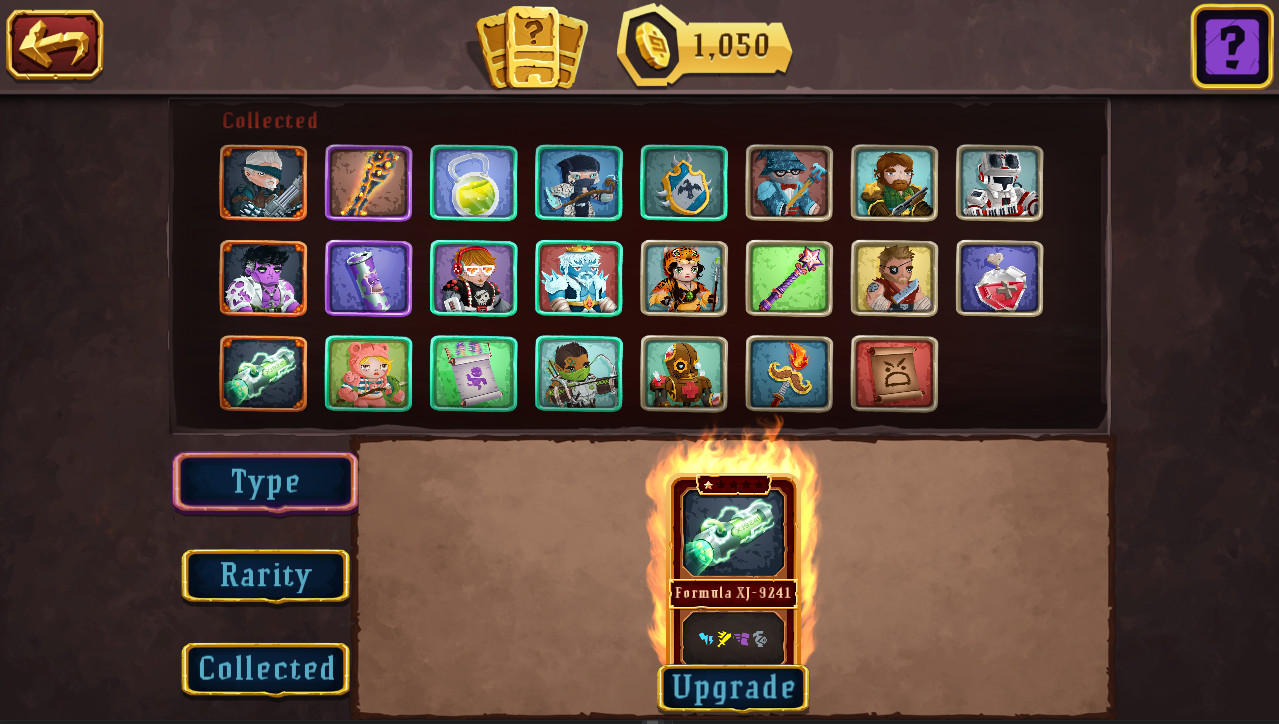The width and height of the screenshot is (1279, 724).
Task: Sort cards by Rarity
Action: [x=265, y=575]
